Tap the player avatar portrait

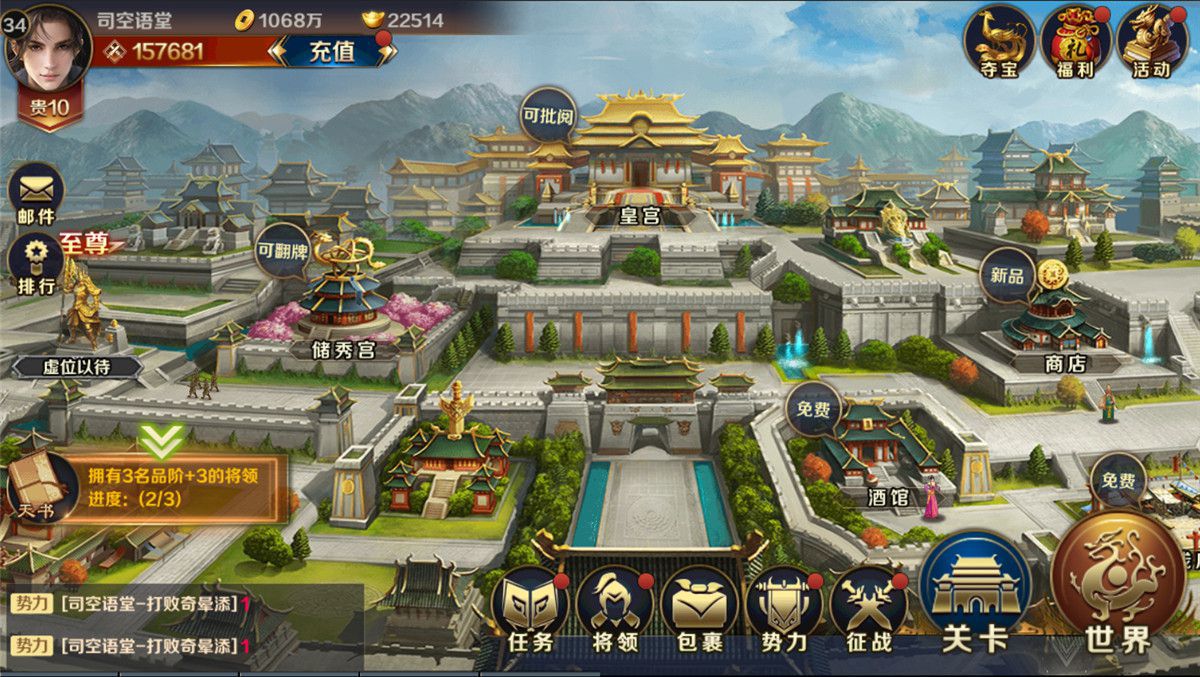pyautogui.click(x=49, y=47)
